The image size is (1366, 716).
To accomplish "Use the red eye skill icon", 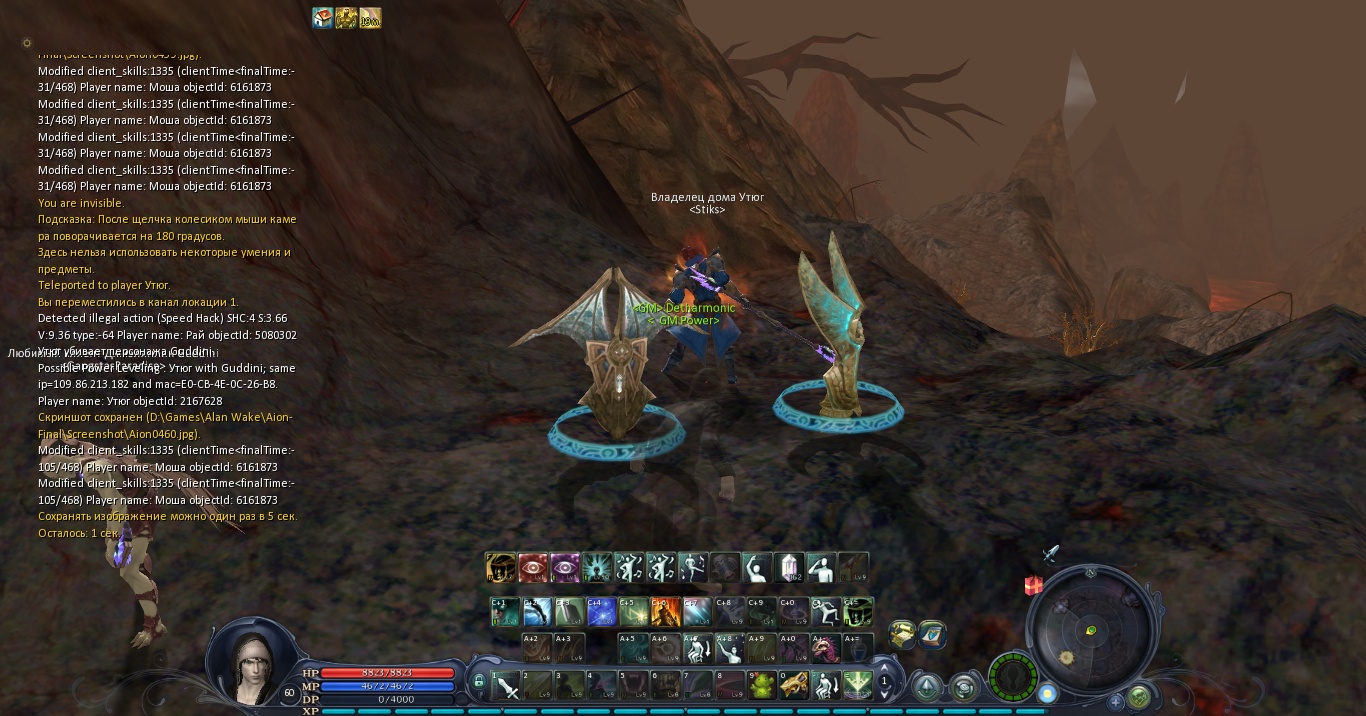I will [533, 568].
